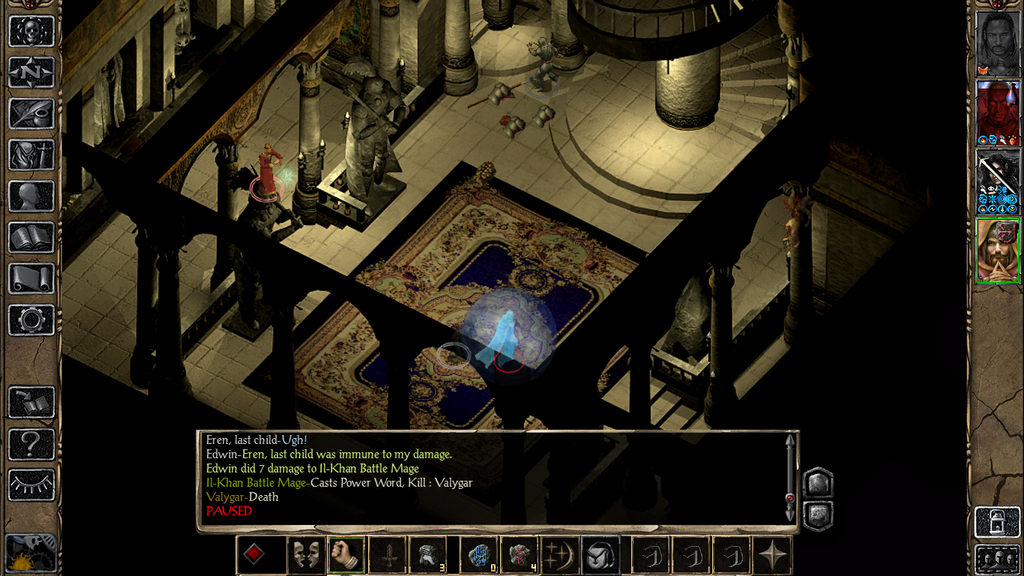Click the skull button at the sidebar top
The height and width of the screenshot is (576, 1024).
[x=31, y=31]
